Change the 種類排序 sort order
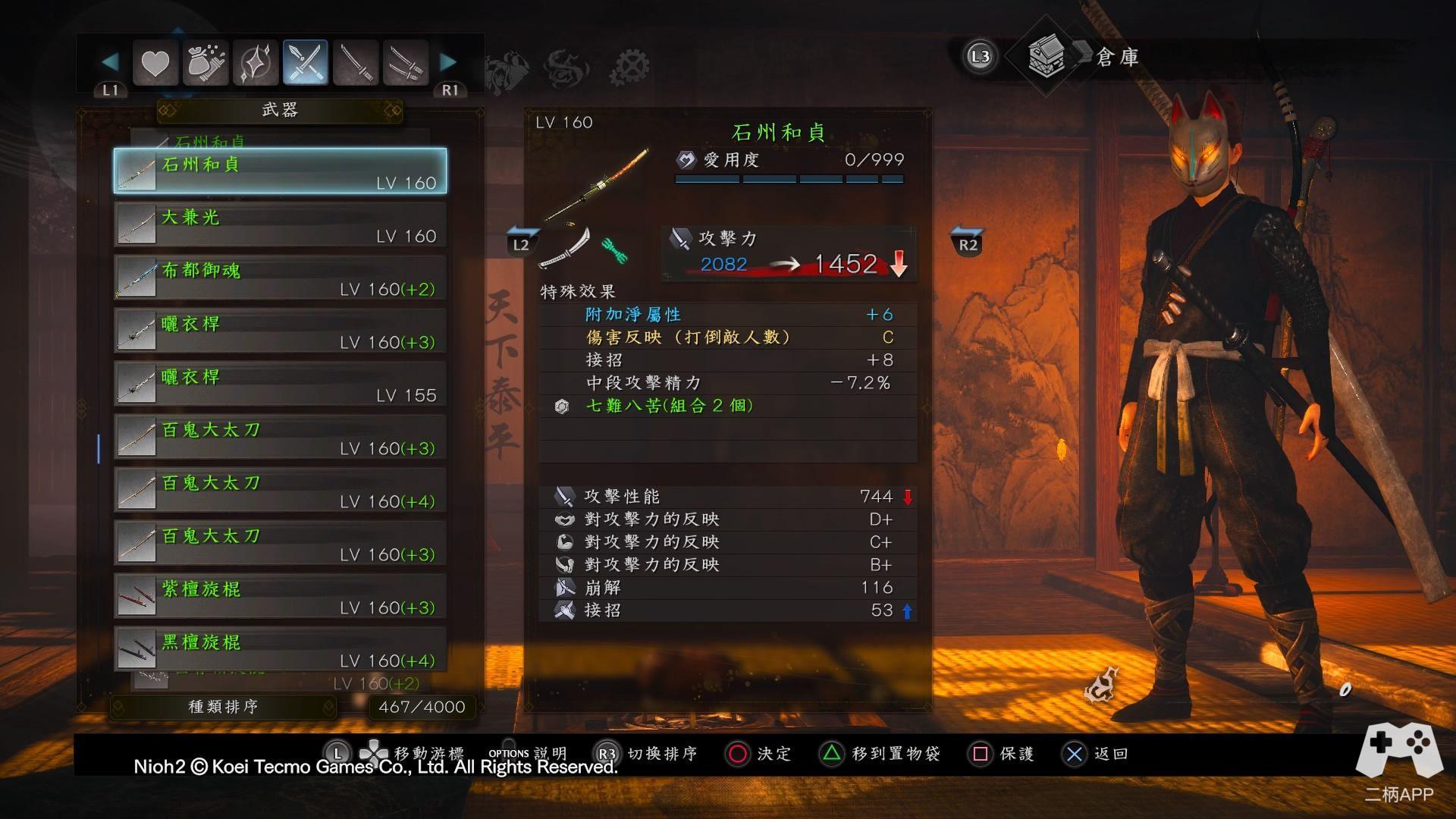 click(223, 707)
